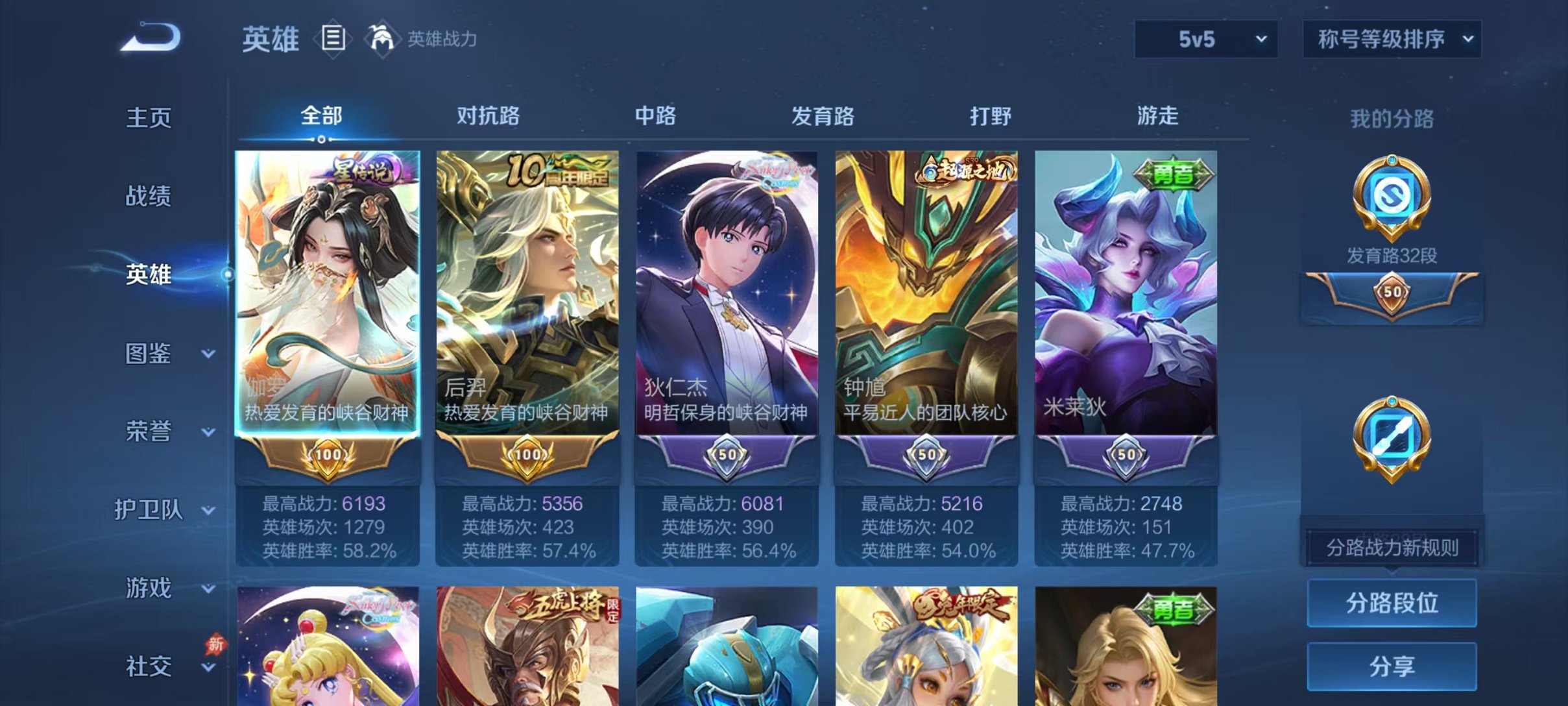
Task: Click the 英雄战力 helmet icon
Action: (383, 39)
